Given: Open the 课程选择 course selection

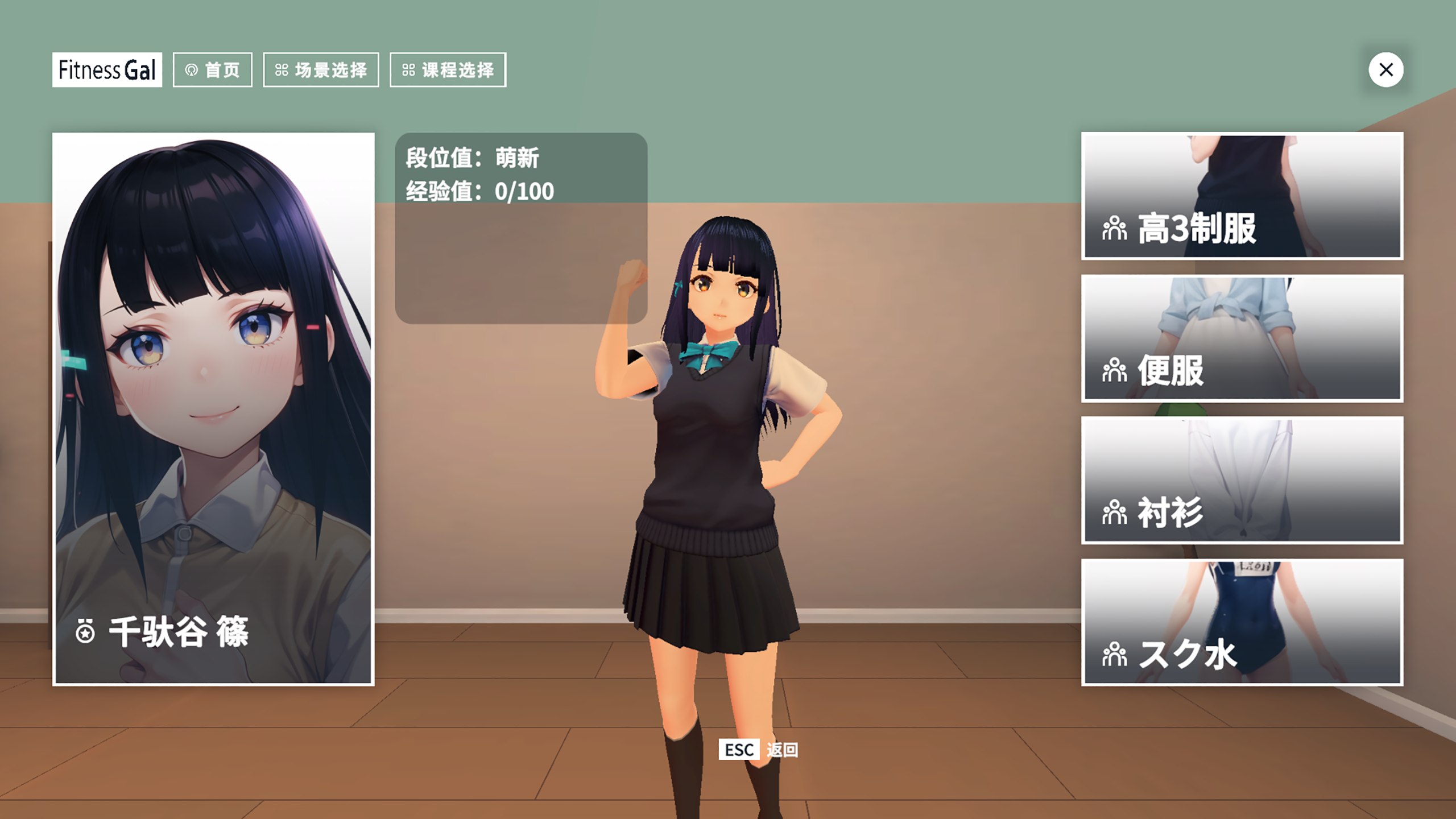Looking at the screenshot, I should coord(448,70).
